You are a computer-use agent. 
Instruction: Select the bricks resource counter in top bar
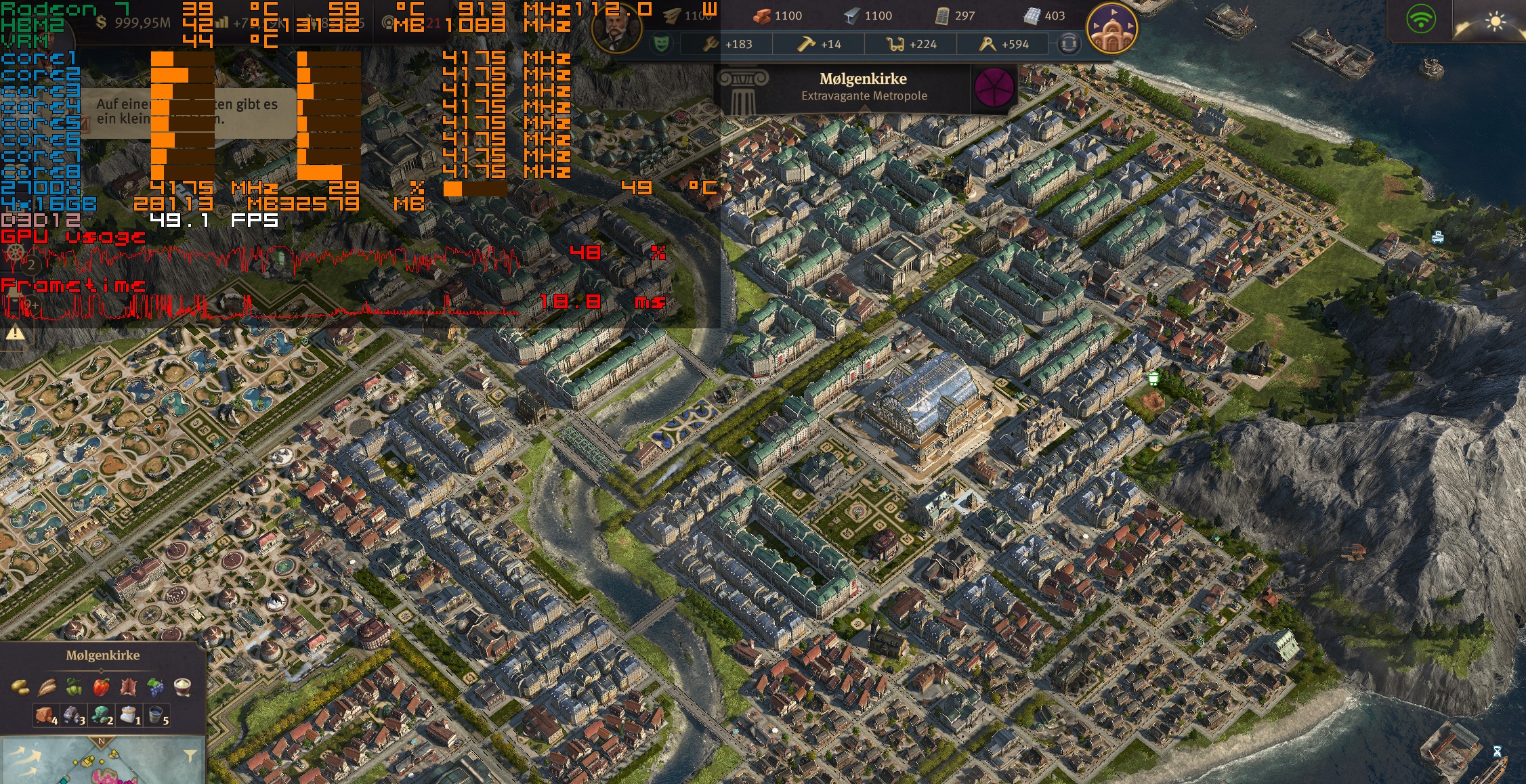[761, 16]
